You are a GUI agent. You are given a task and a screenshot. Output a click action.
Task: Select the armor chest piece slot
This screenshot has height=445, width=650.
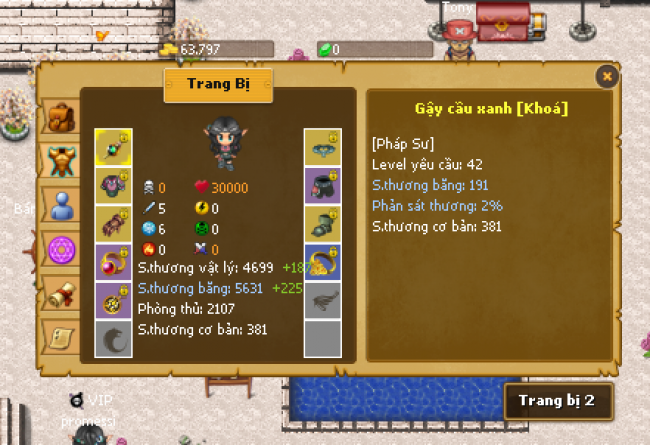point(113,186)
